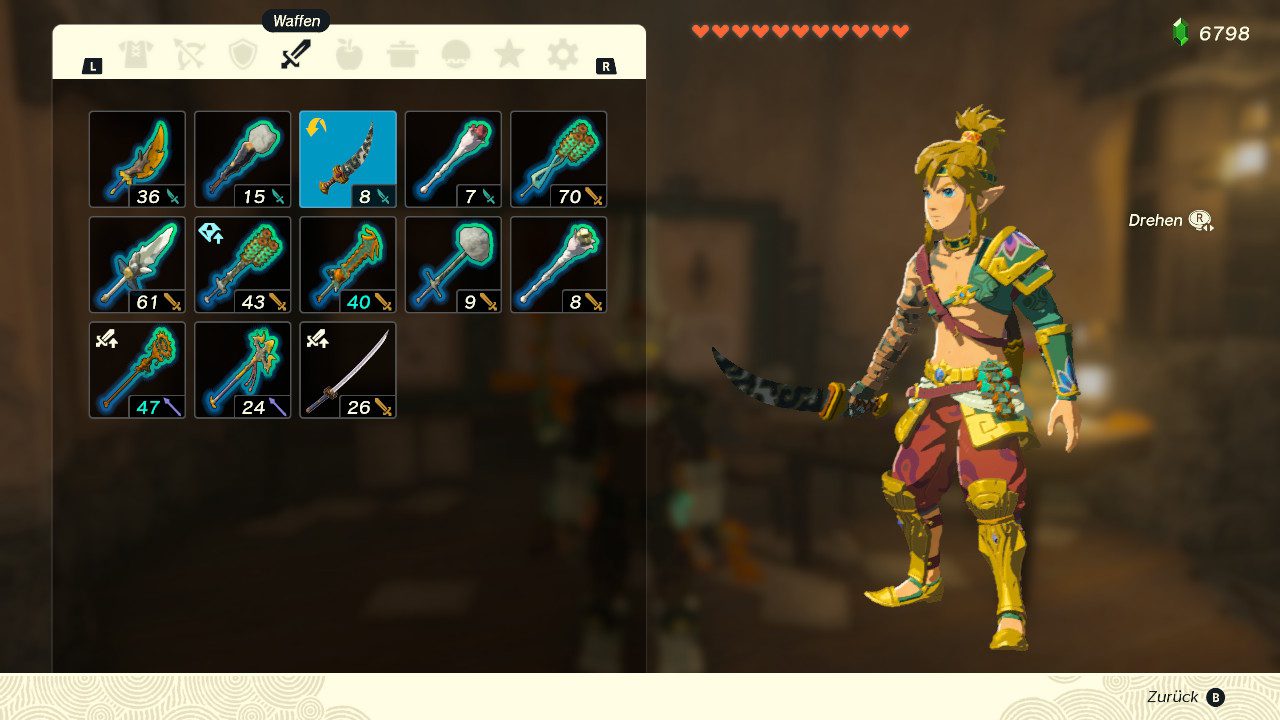Select the highlighted curved dagger with attack 8
Image resolution: width=1280 pixels, height=720 pixels.
[348, 159]
